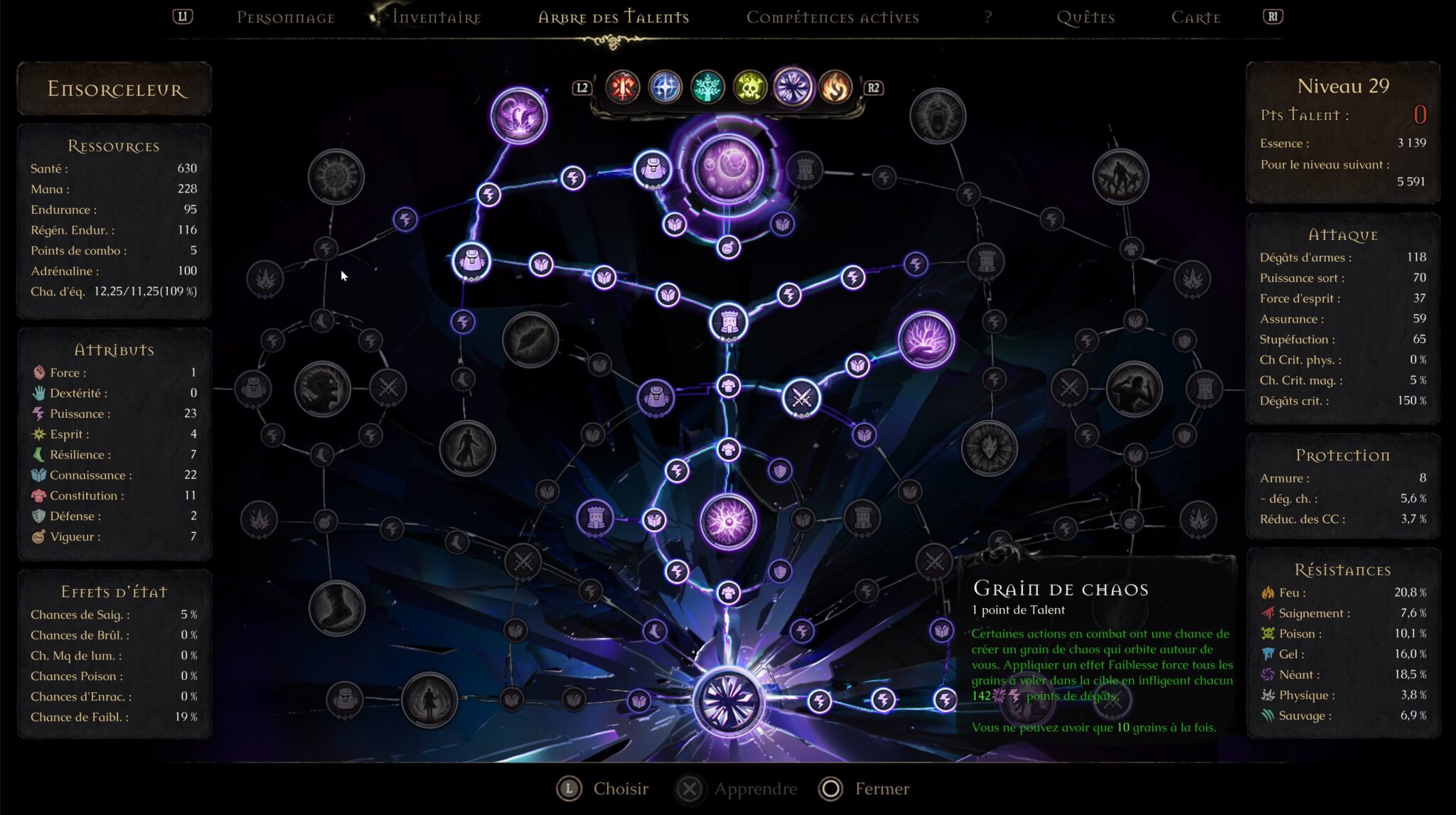
Task: Click the highlighted crossed swords talent node
Action: coord(801,398)
